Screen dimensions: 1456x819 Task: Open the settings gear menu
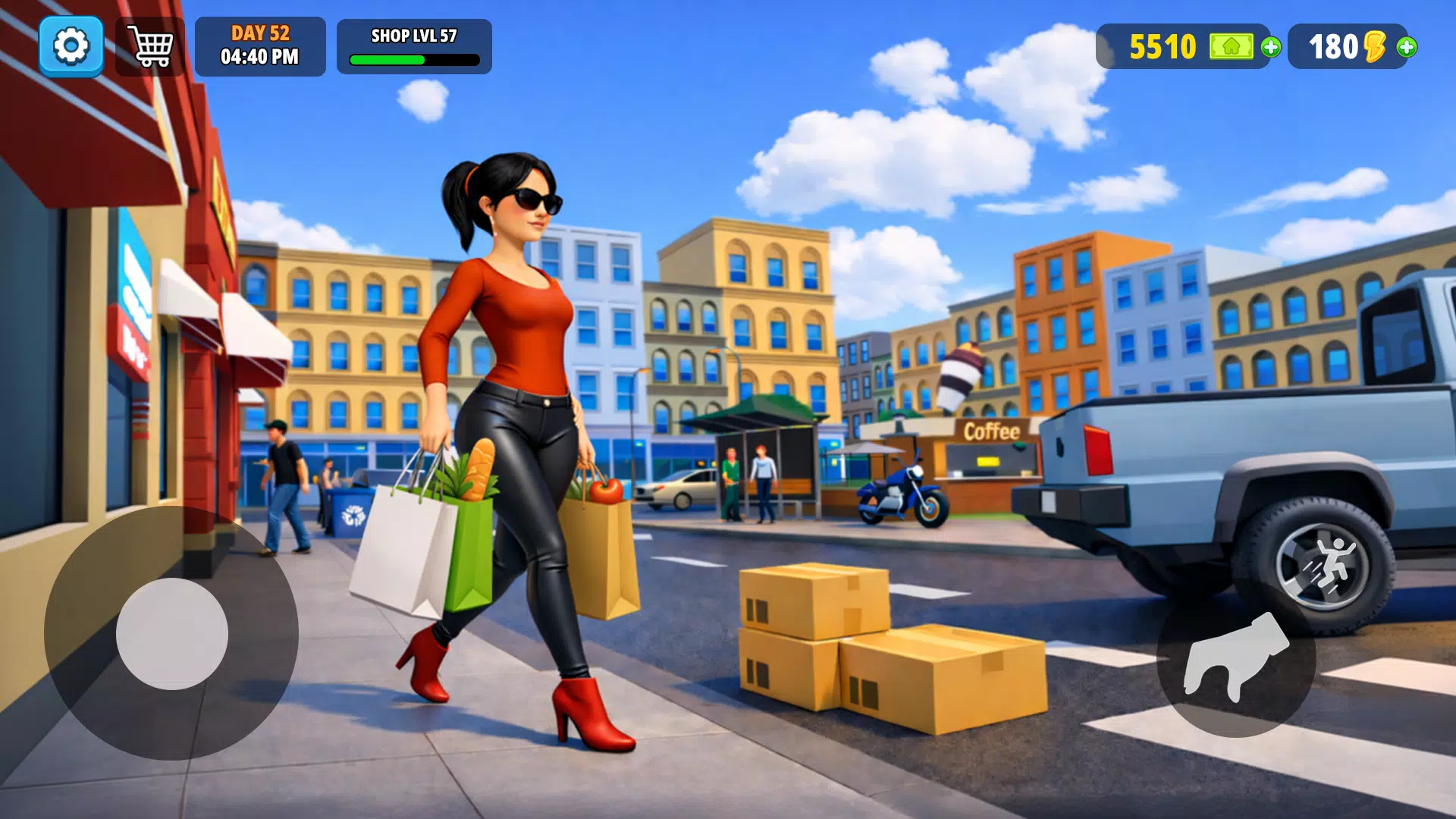coord(72,45)
